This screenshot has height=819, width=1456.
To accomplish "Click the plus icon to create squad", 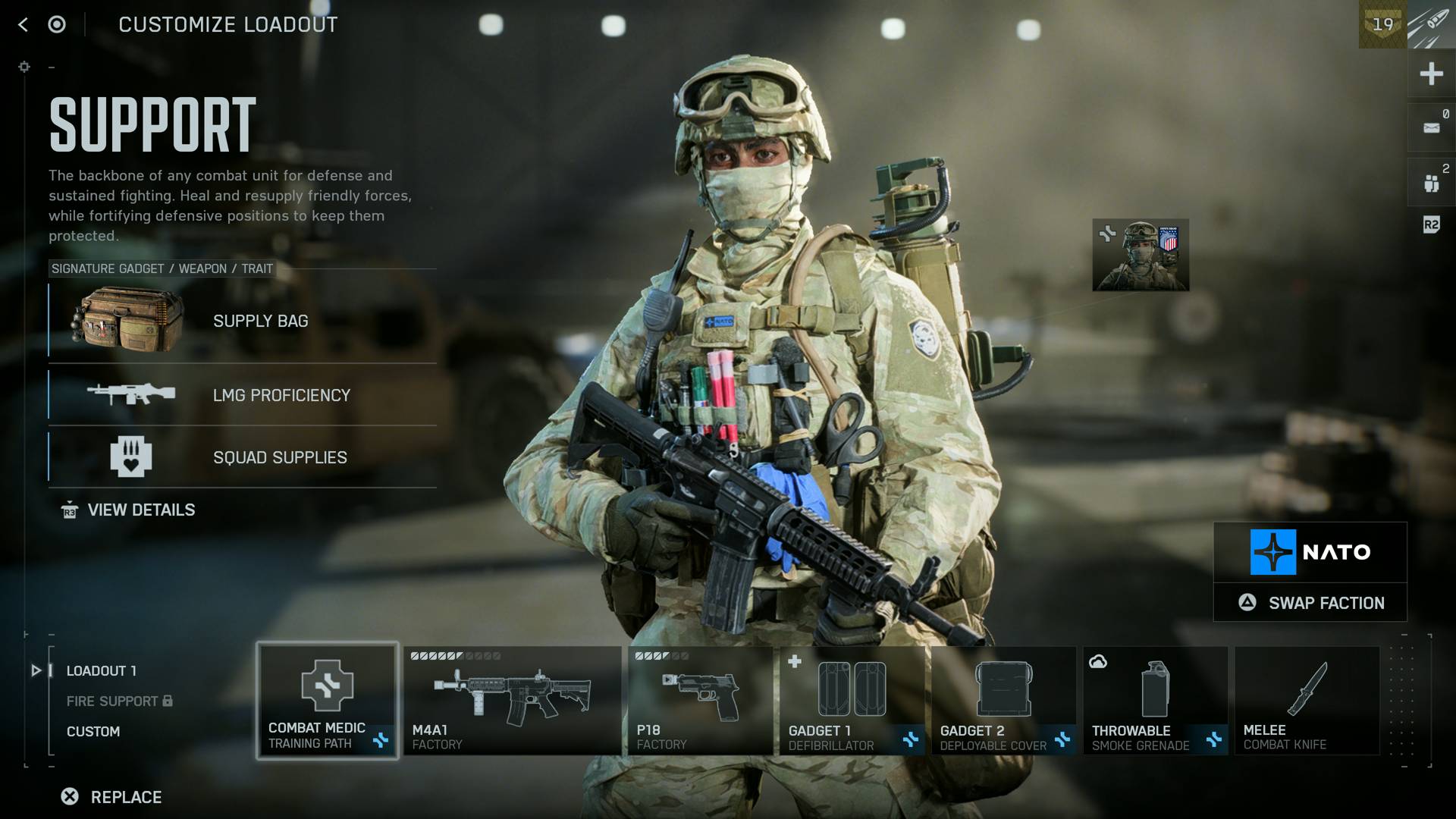I will [1430, 73].
